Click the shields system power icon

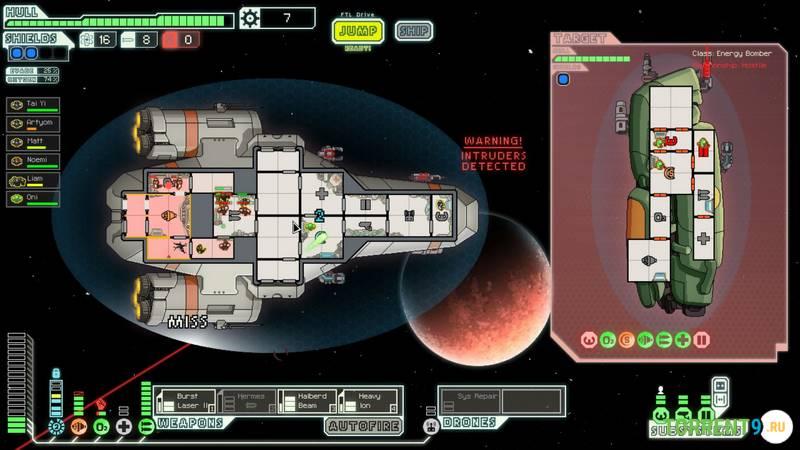click(55, 427)
